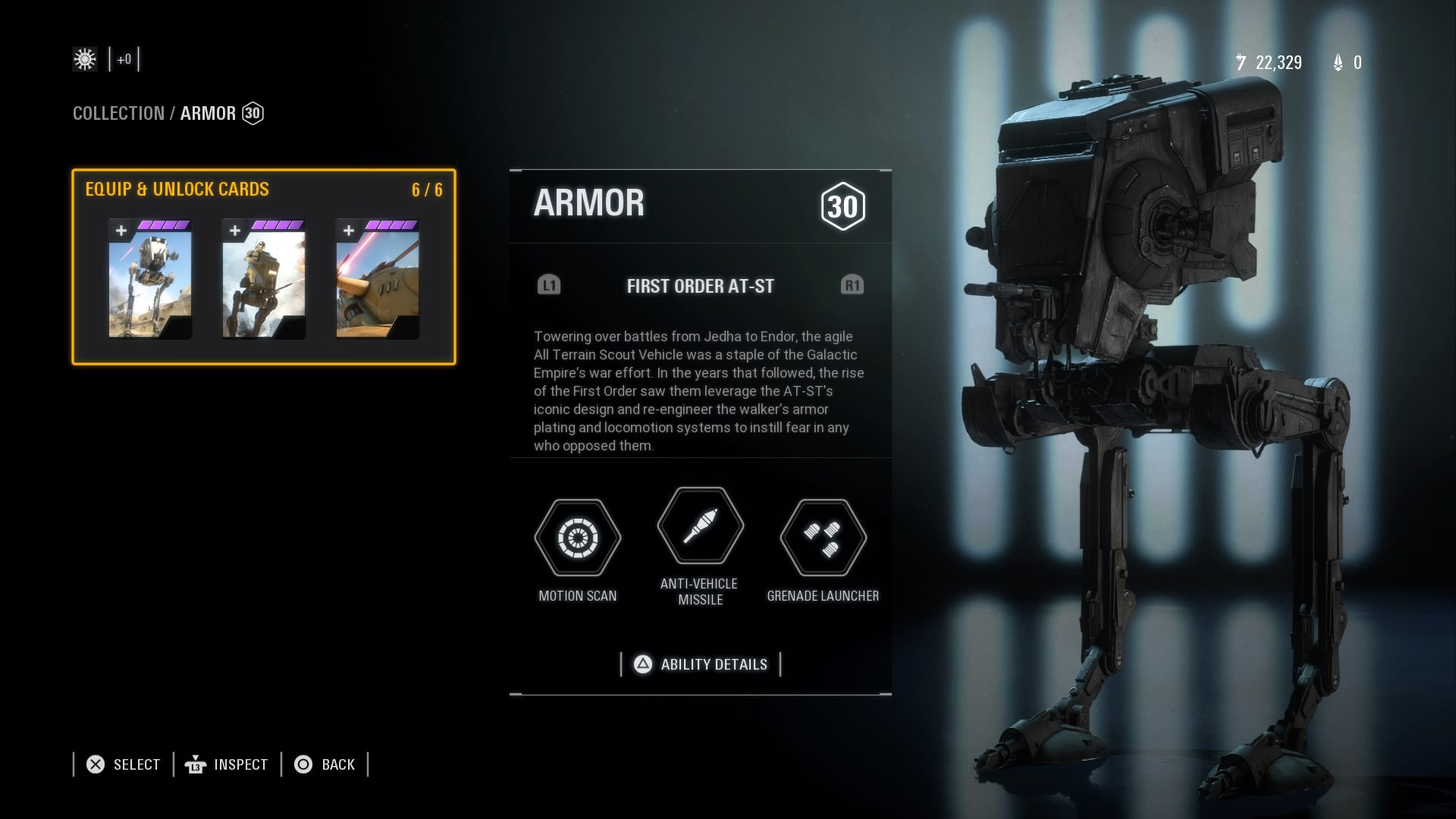Select the Grenade Launcher ability icon
Image resolution: width=1456 pixels, height=819 pixels.
coord(823,538)
